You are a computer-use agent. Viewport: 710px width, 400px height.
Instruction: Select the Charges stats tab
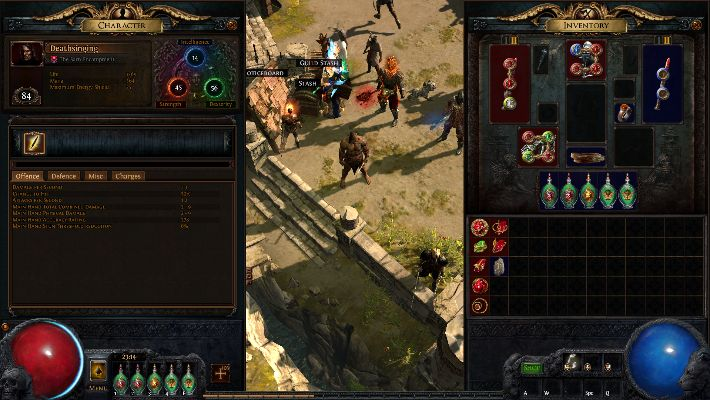[x=129, y=176]
